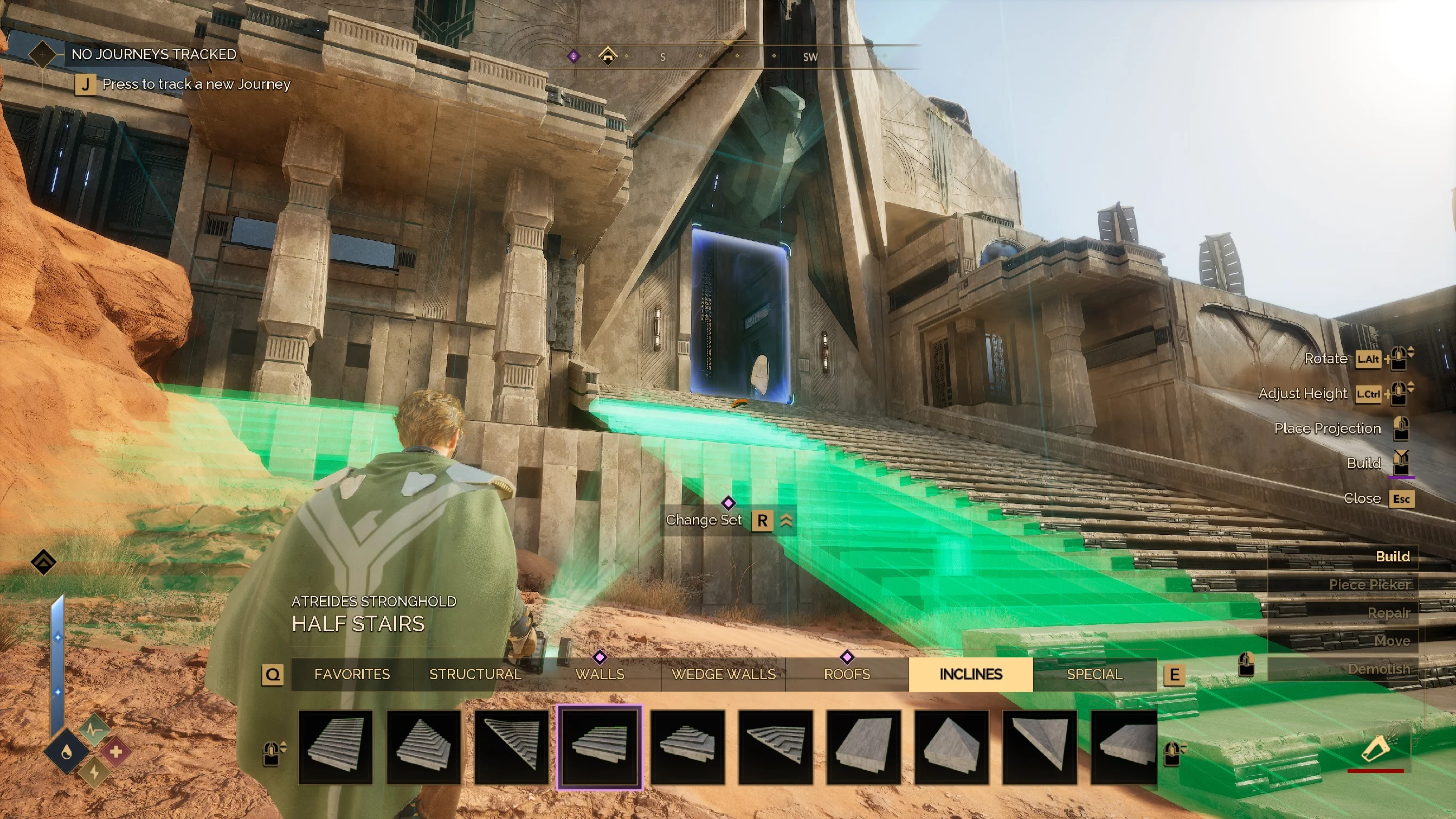Open the STRUCTURAL building tab
Image resolution: width=1456 pixels, height=819 pixels.
tap(475, 674)
